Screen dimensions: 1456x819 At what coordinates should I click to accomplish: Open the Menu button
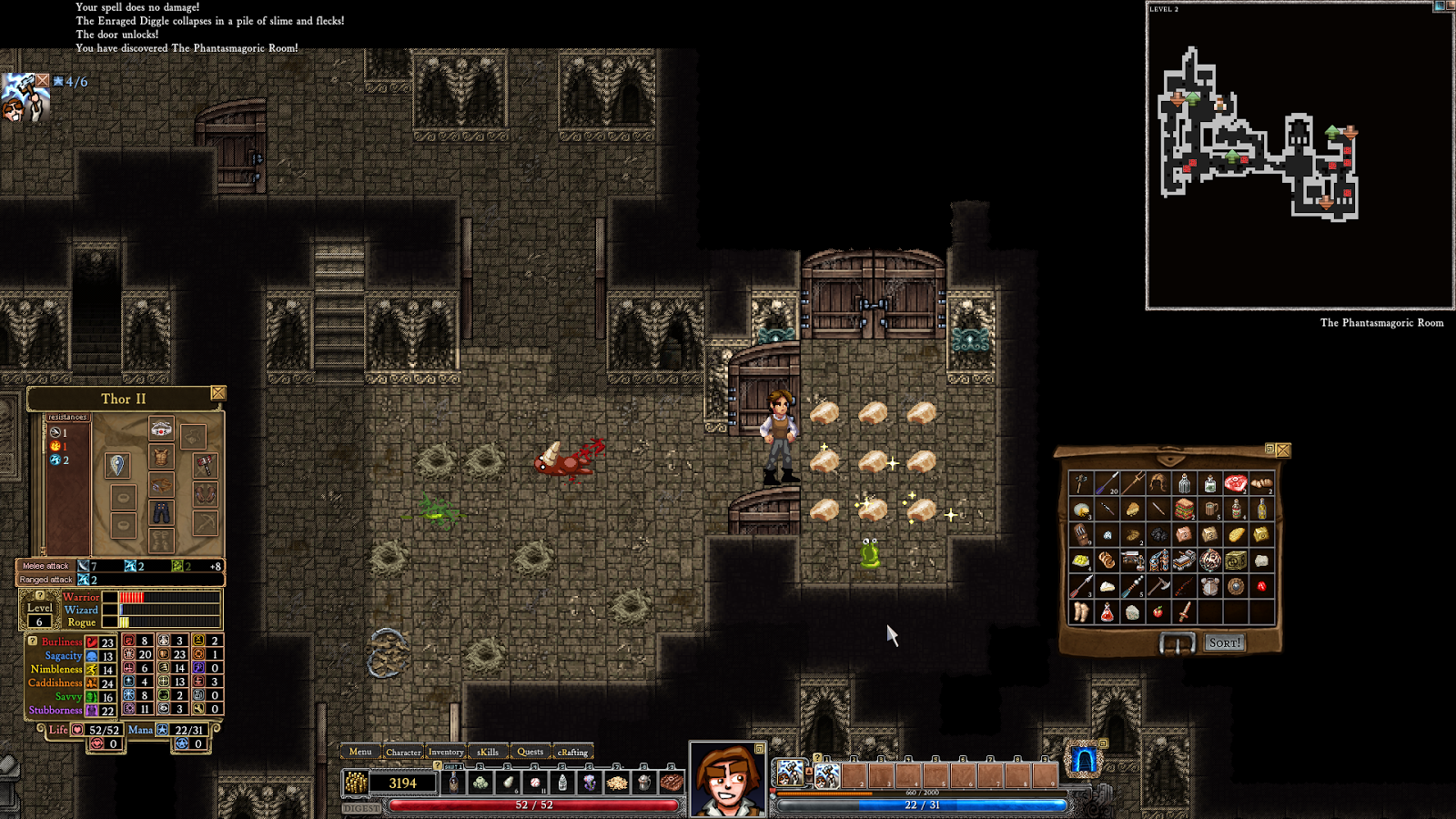[x=360, y=752]
